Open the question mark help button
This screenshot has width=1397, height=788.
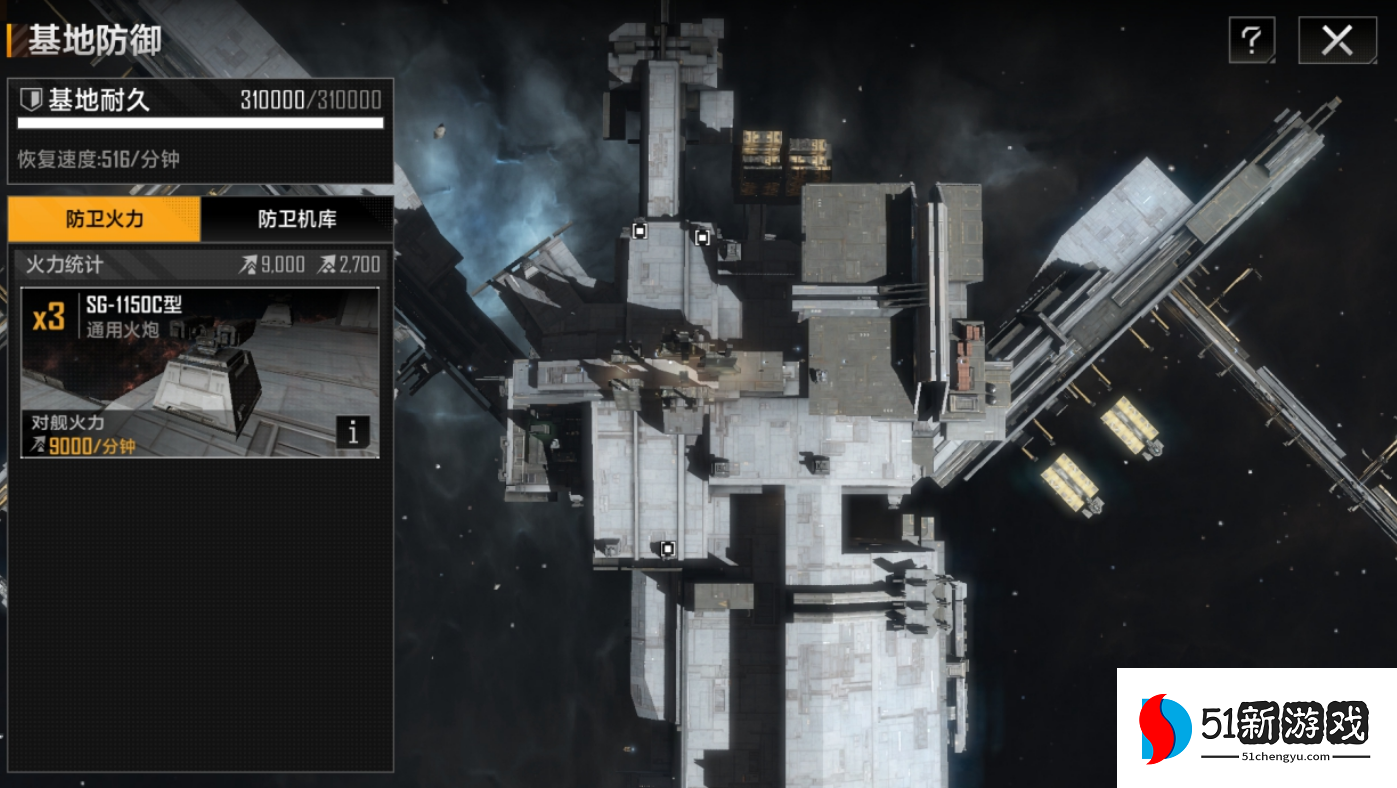[x=1252, y=41]
